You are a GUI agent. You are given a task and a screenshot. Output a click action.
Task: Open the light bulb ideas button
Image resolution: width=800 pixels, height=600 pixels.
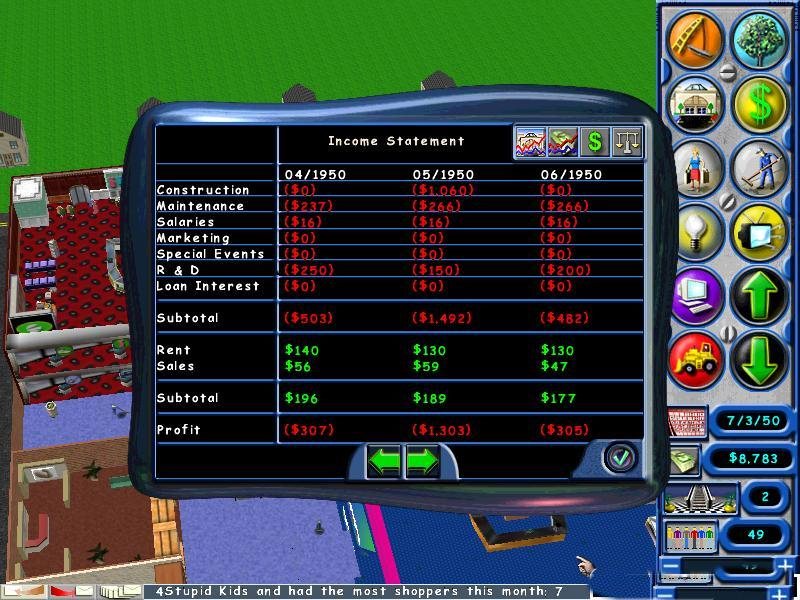693,231
